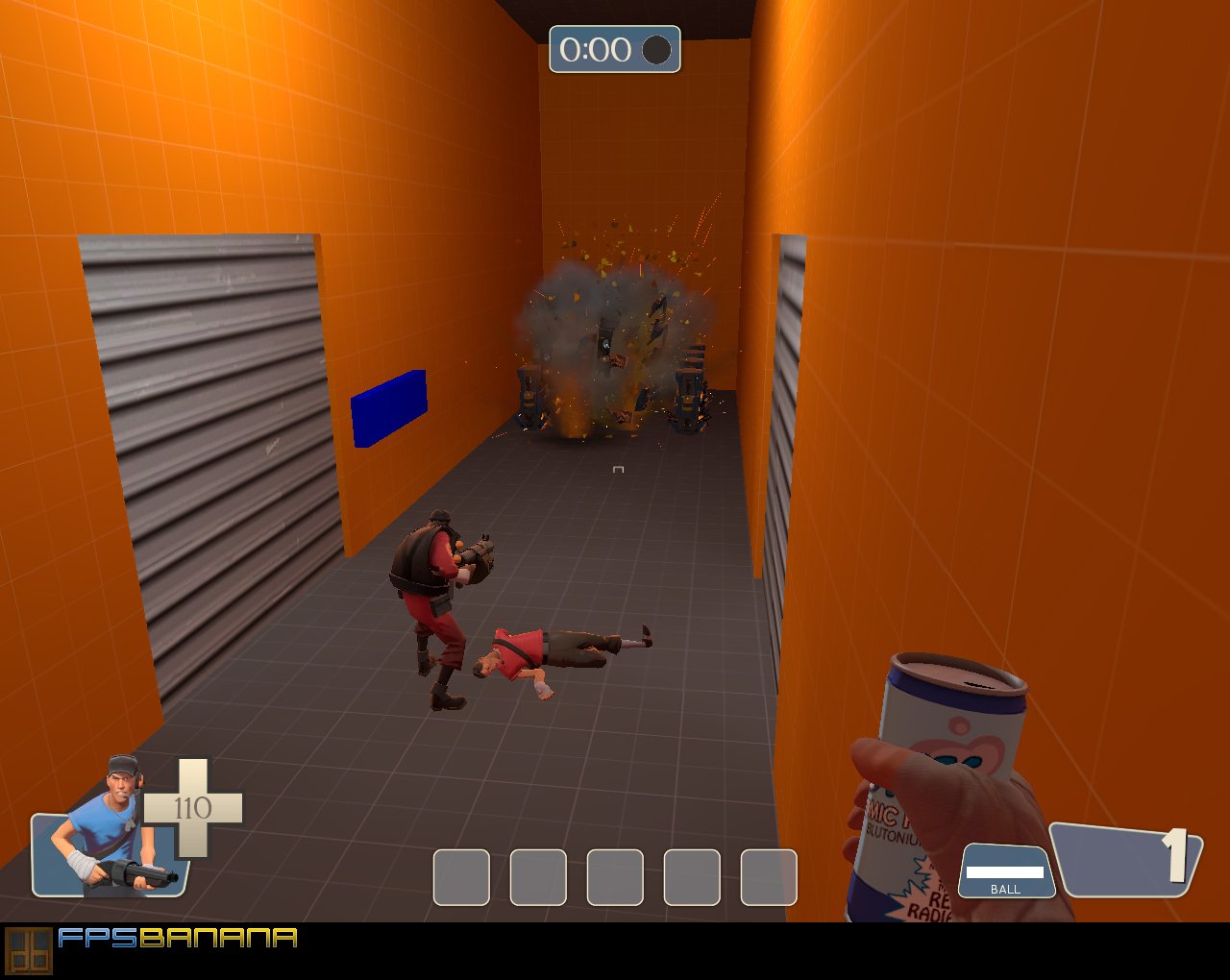Toggle the last weapon slot box
The width and height of the screenshot is (1230, 980).
pyautogui.click(x=769, y=878)
